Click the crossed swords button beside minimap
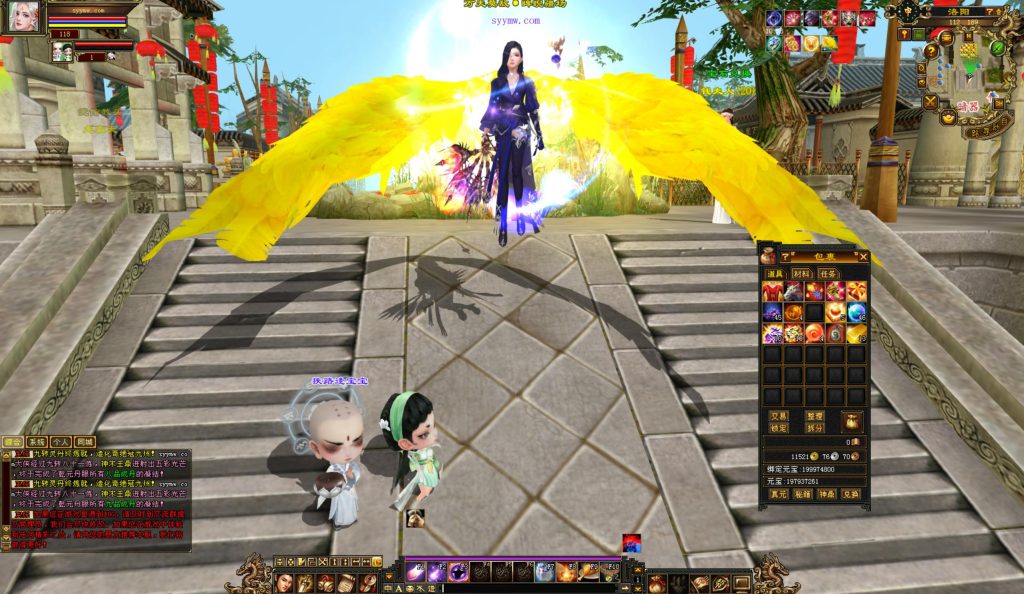Viewport: 1024px width, 594px height. [931, 101]
